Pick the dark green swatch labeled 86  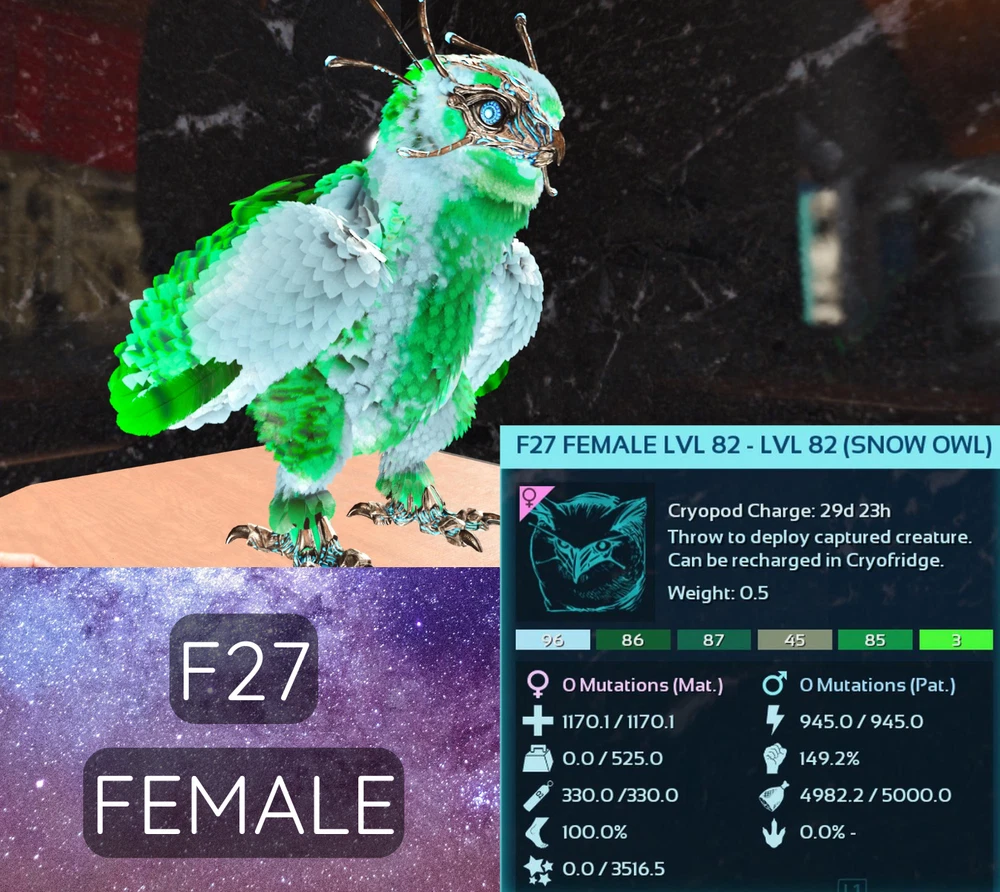[633, 640]
